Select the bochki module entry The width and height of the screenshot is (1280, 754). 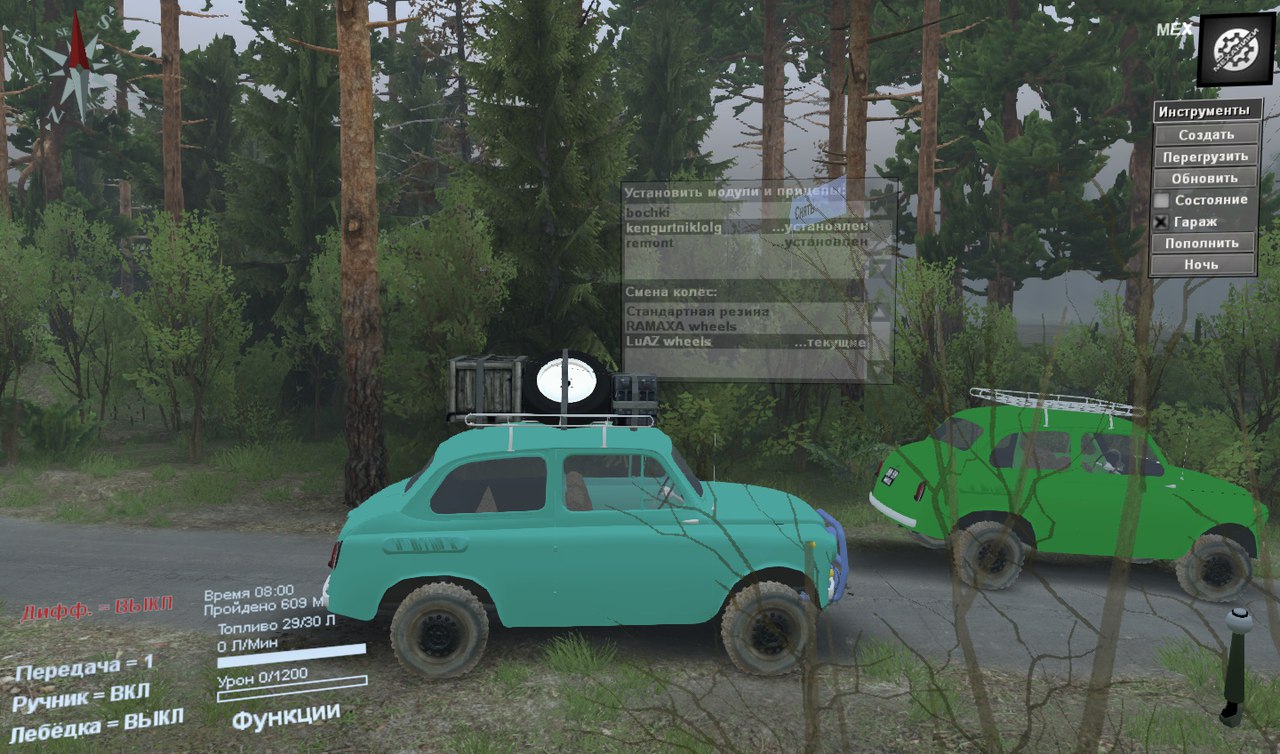pos(646,212)
